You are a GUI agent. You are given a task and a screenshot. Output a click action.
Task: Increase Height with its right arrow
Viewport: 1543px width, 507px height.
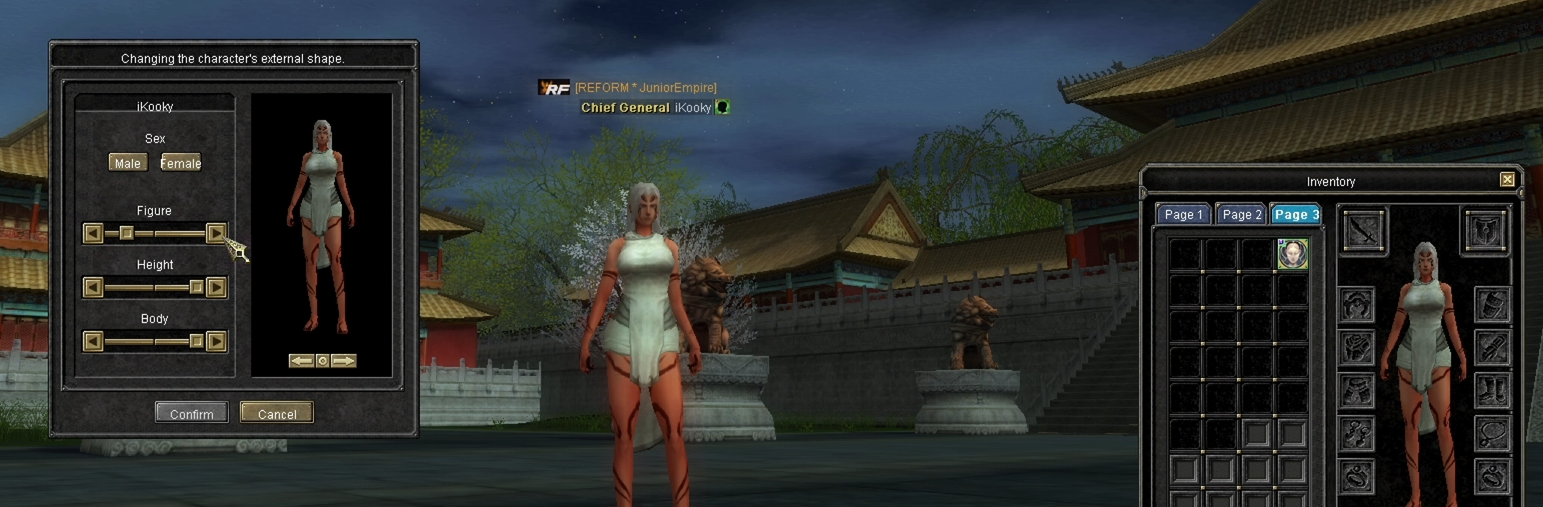point(216,288)
